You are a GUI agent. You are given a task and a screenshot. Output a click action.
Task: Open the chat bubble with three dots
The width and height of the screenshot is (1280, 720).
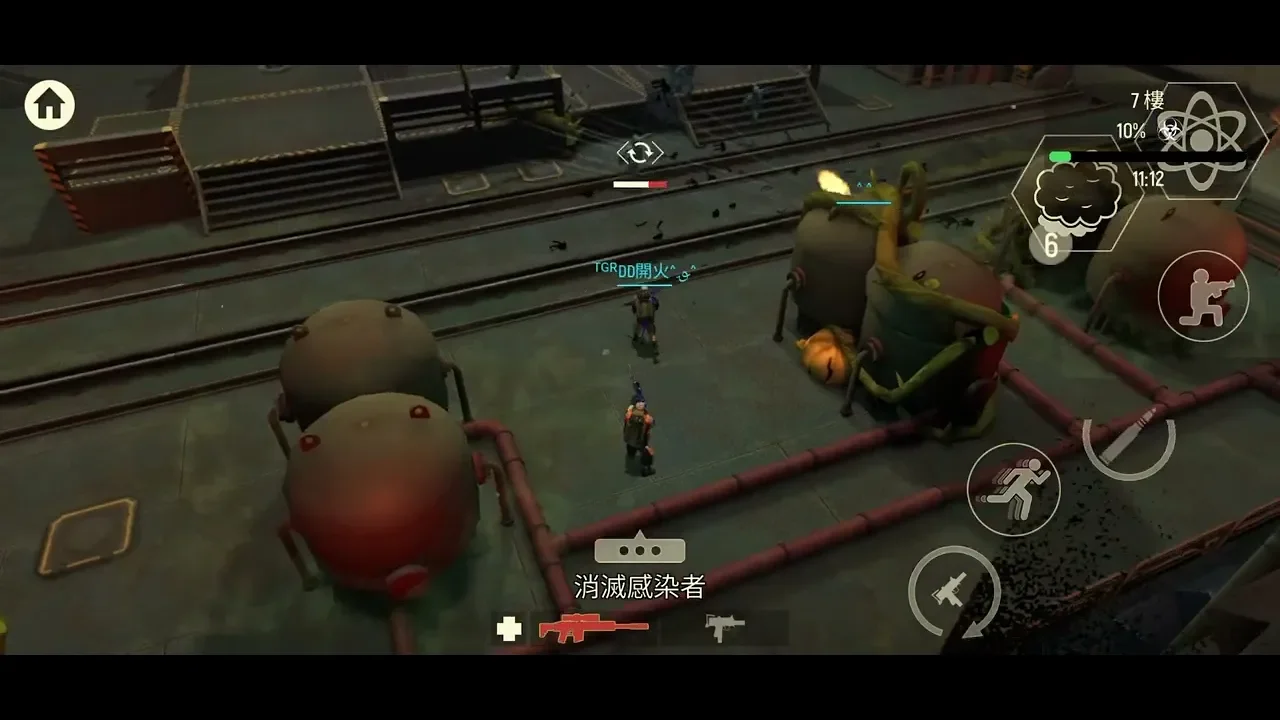tap(640, 550)
